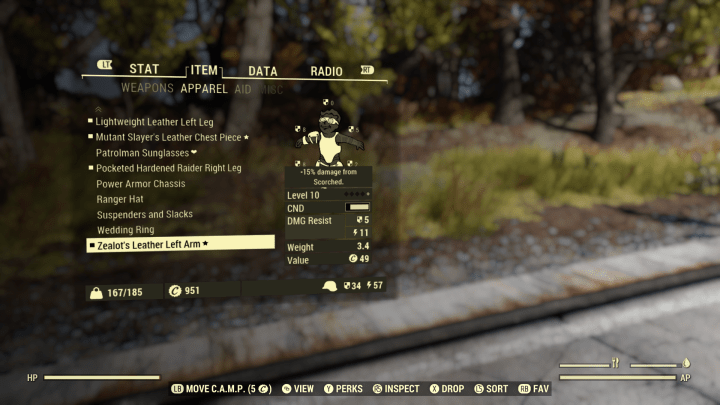Switch to the AID category

243,88
